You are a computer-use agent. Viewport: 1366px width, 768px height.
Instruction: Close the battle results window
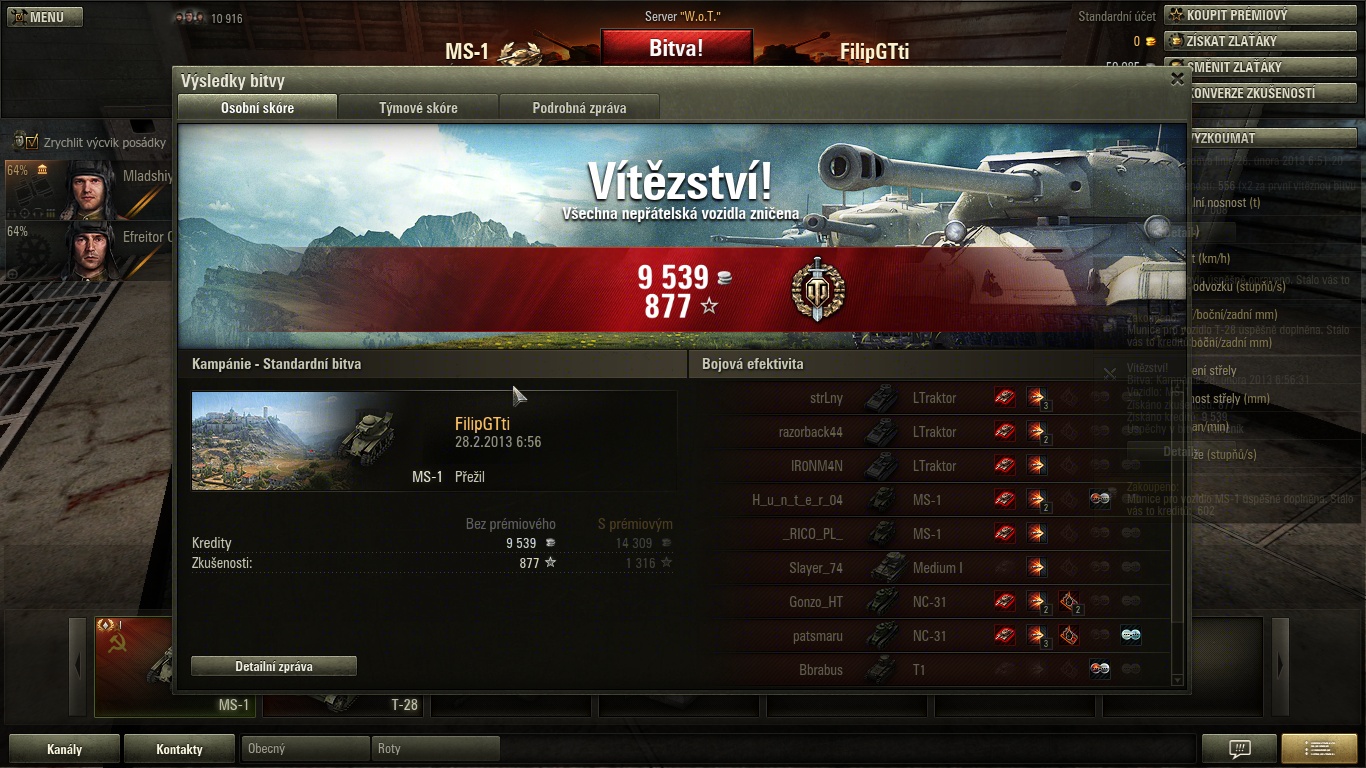pyautogui.click(x=1177, y=79)
